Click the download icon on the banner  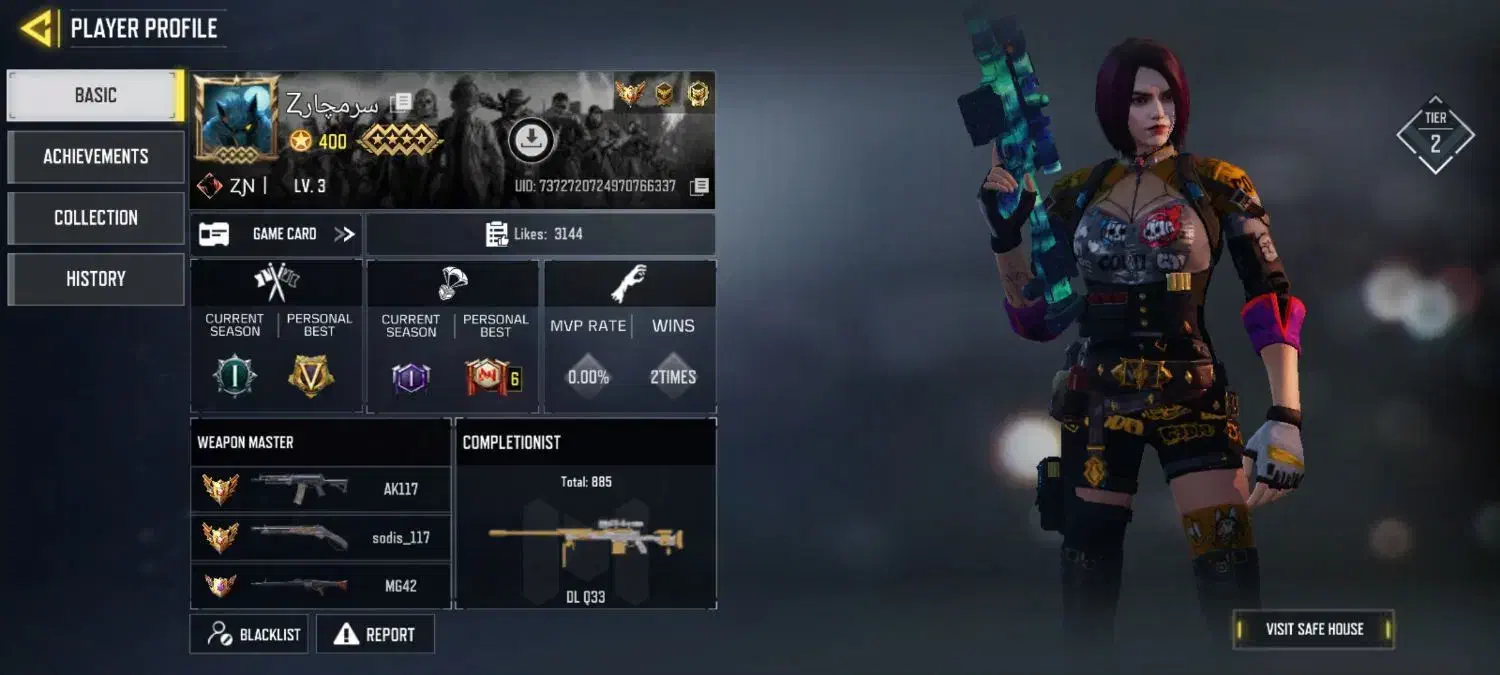click(532, 140)
